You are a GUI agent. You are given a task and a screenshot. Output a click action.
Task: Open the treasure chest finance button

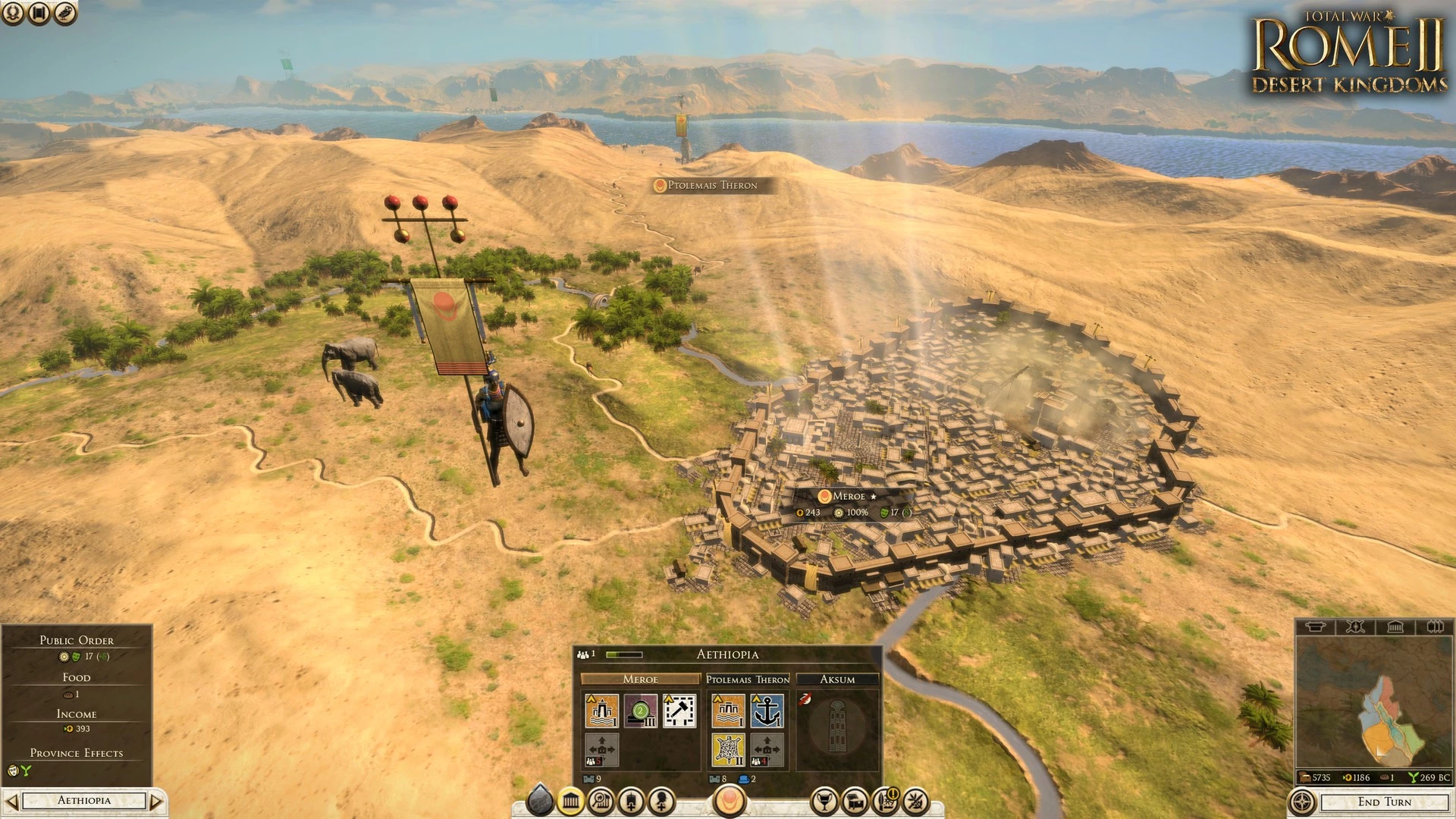click(x=855, y=801)
